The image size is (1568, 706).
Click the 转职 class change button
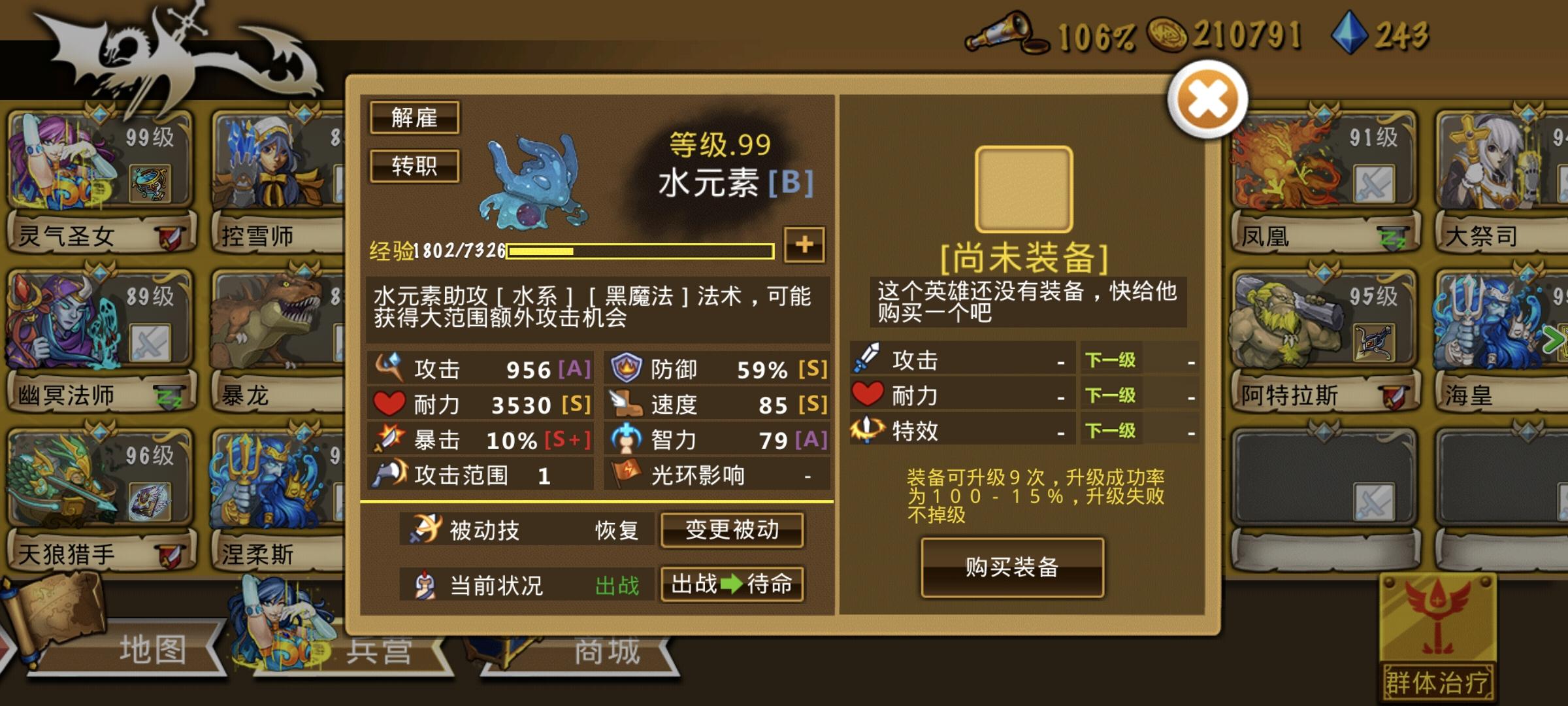point(415,166)
